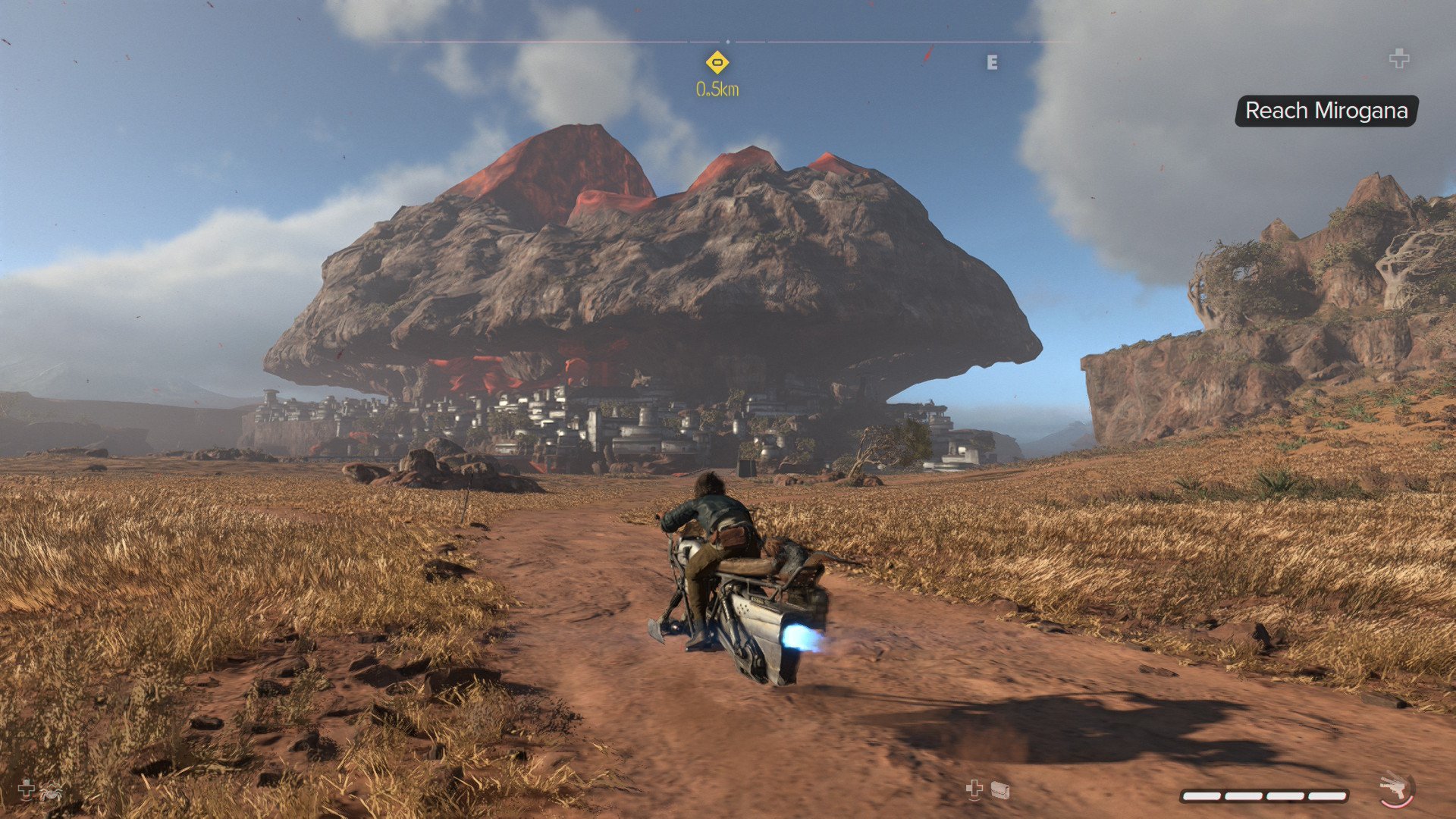
Task: Activate the Nix companion creature icon
Action: tap(52, 792)
